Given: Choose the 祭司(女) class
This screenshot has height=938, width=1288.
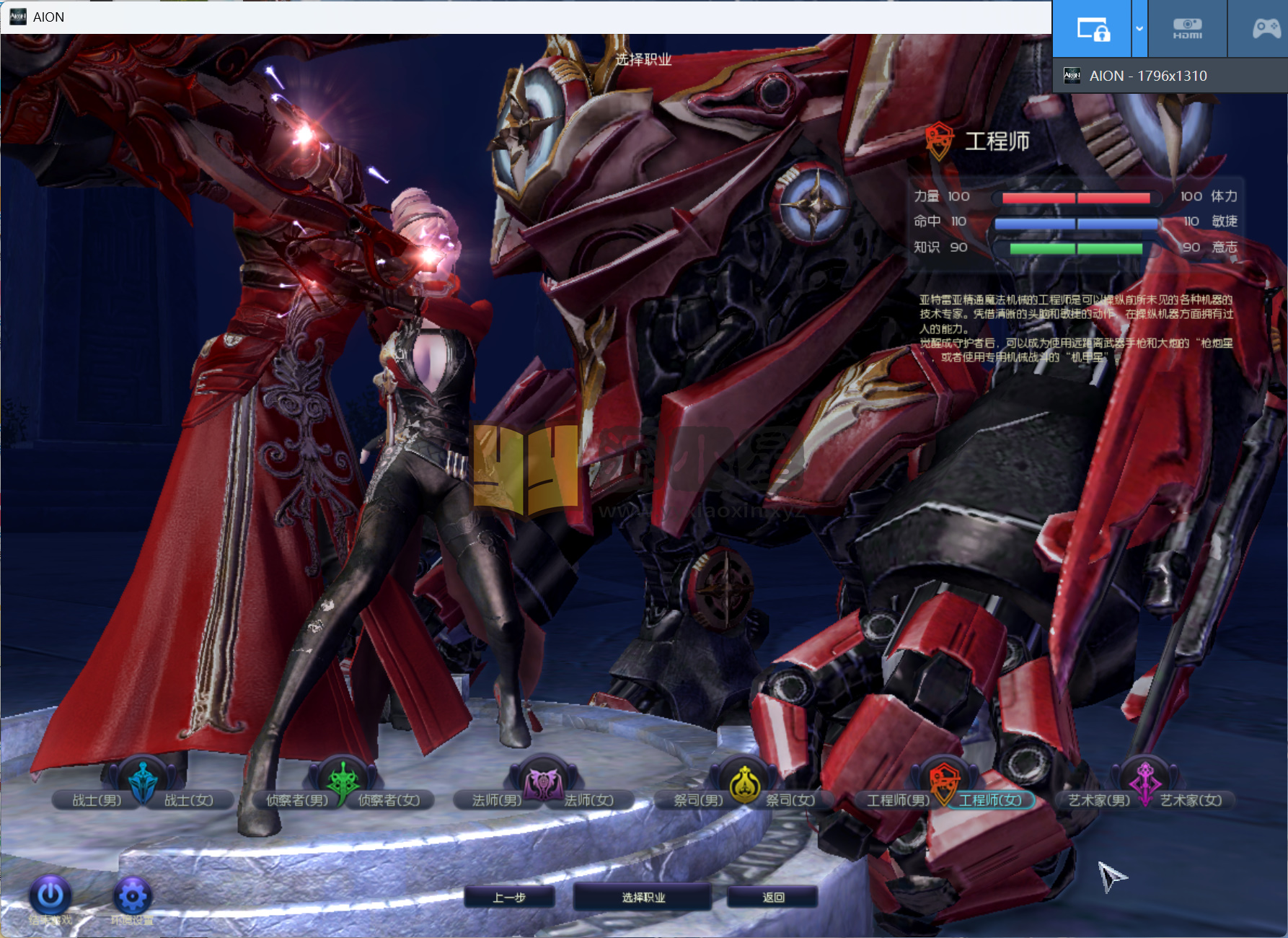Looking at the screenshot, I should 790,800.
